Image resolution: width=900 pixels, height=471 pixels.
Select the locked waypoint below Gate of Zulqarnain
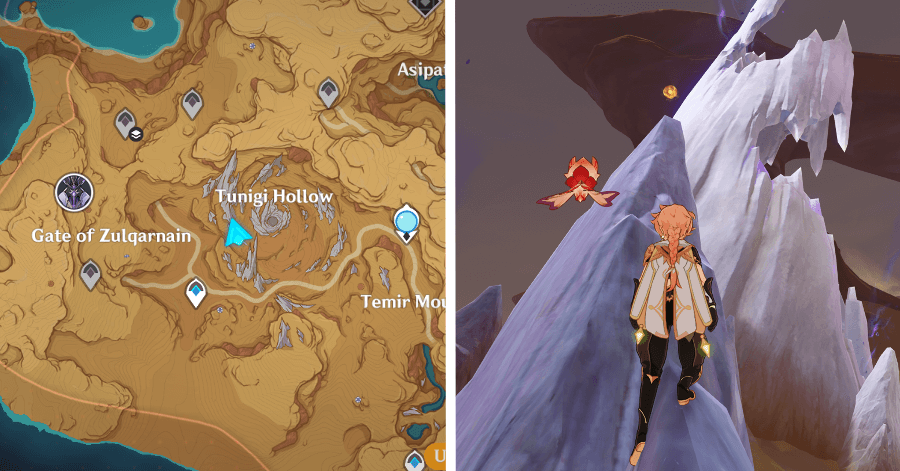pos(91,273)
